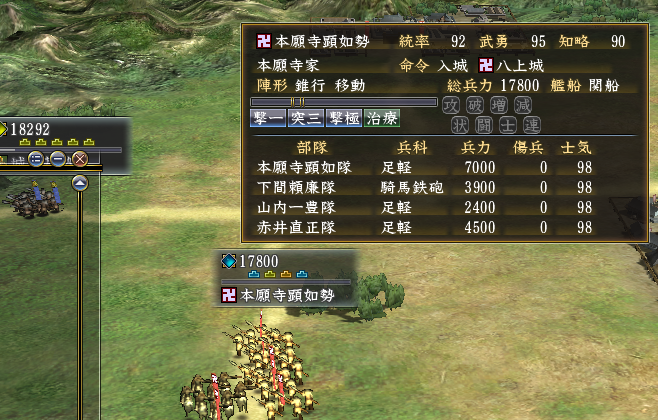Click the round up-arrow button

(80, 183)
